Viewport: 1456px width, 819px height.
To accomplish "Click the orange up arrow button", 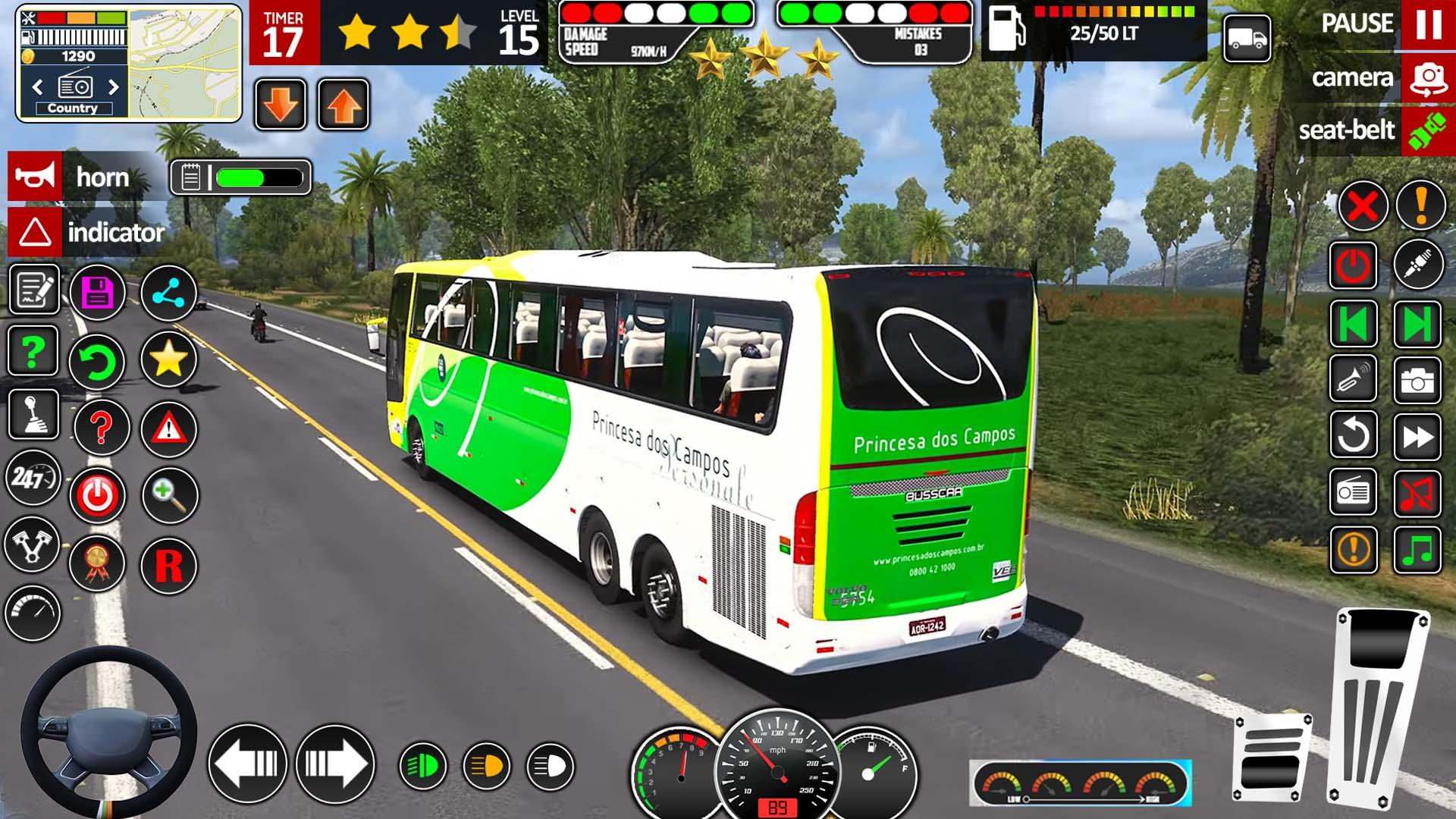I will pyautogui.click(x=344, y=105).
